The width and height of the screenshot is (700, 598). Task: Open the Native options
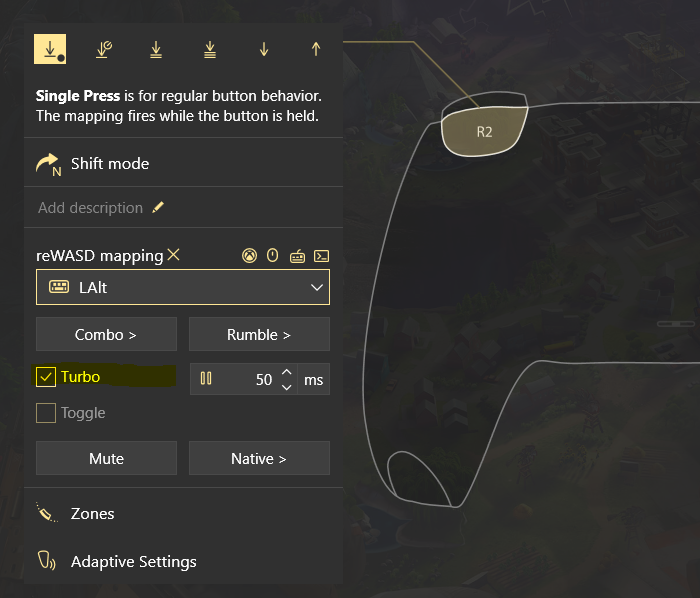[x=259, y=459]
